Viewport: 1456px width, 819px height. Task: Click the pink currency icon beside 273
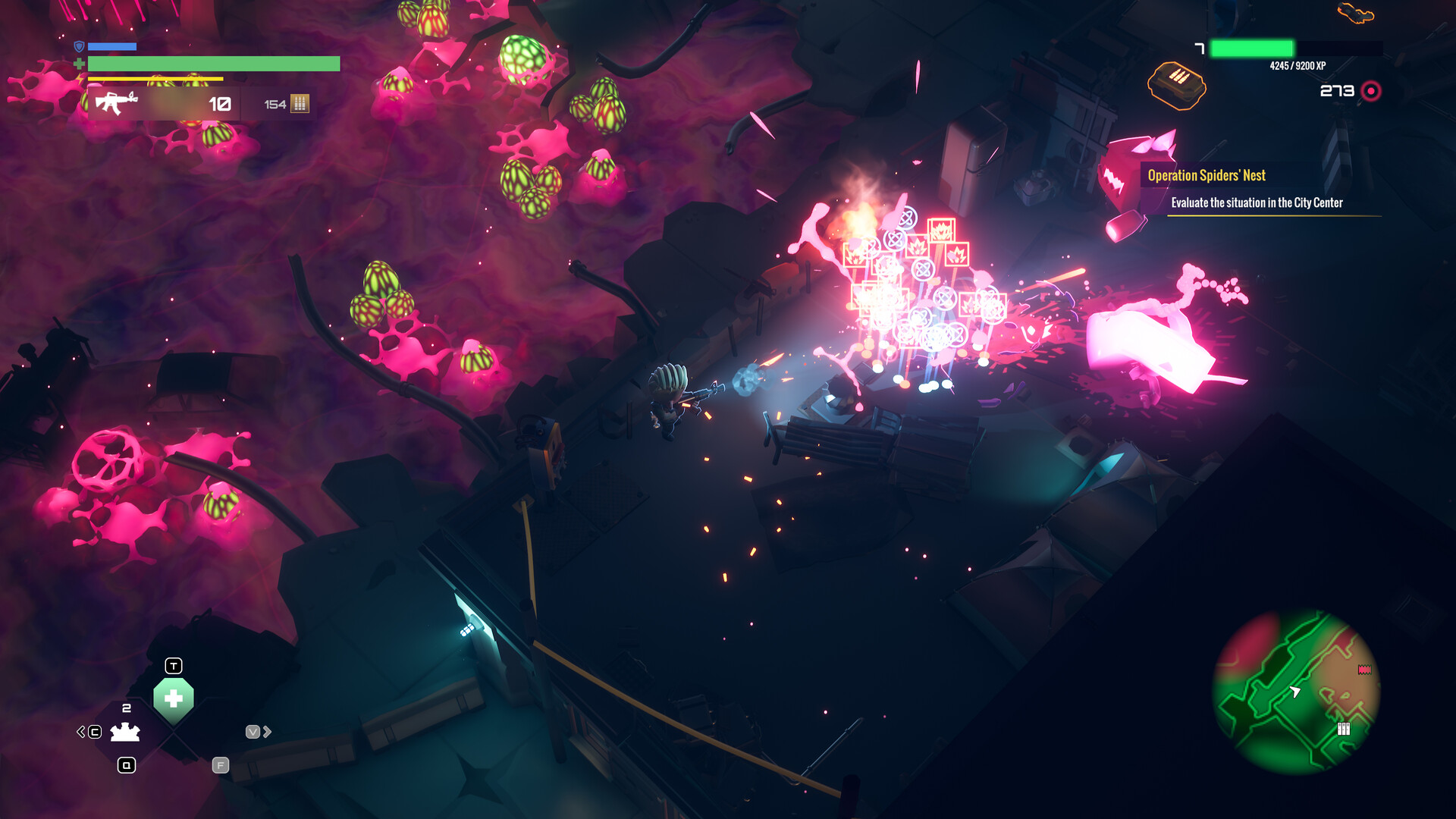point(1372,93)
